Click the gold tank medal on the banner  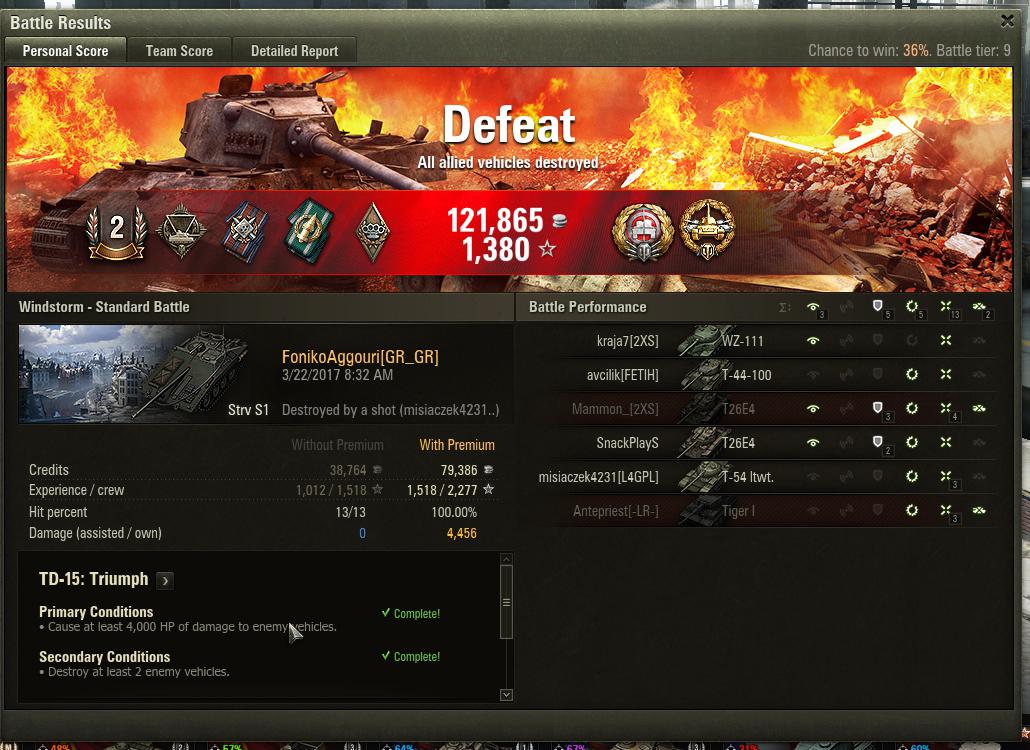[x=707, y=230]
